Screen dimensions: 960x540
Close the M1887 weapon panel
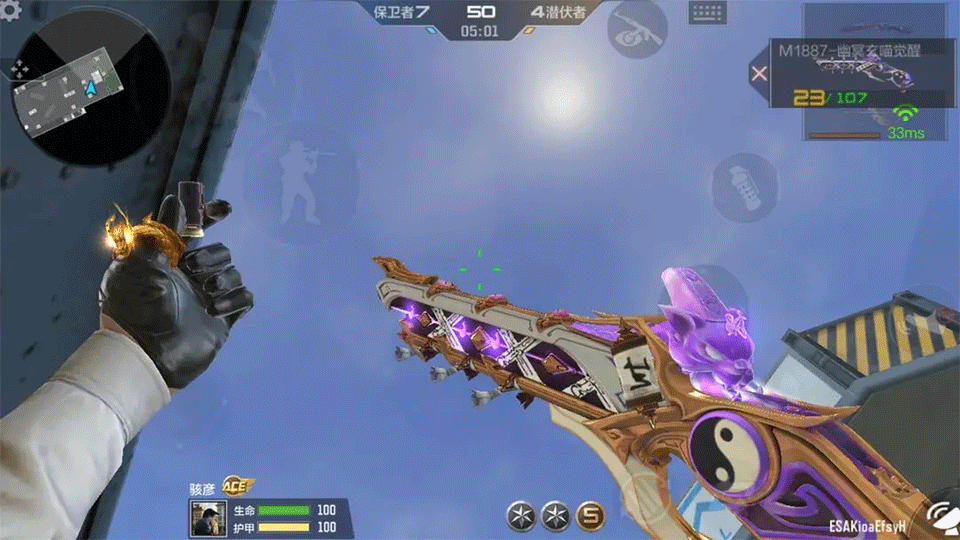(x=760, y=73)
